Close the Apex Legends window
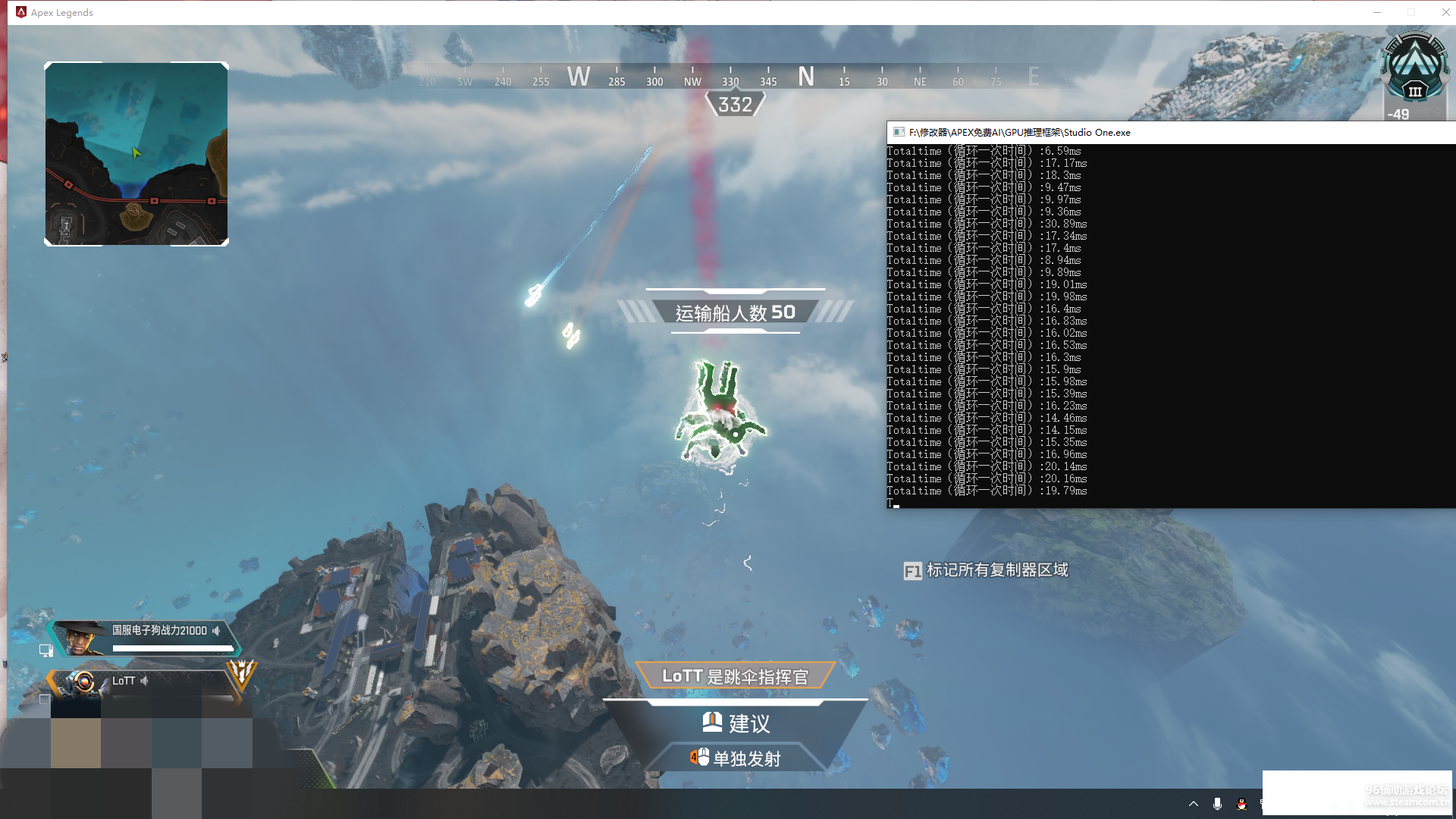The image size is (1456, 819). (1445, 12)
